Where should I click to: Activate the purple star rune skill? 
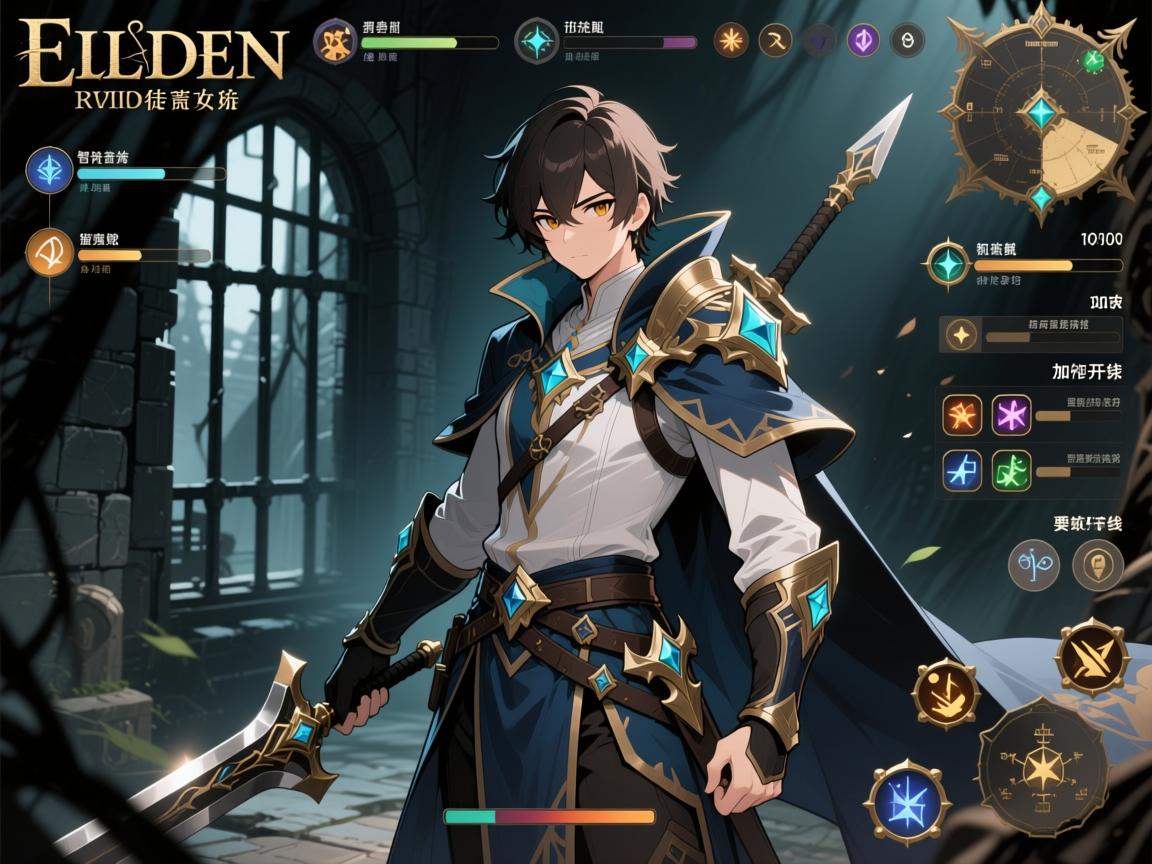[1011, 414]
